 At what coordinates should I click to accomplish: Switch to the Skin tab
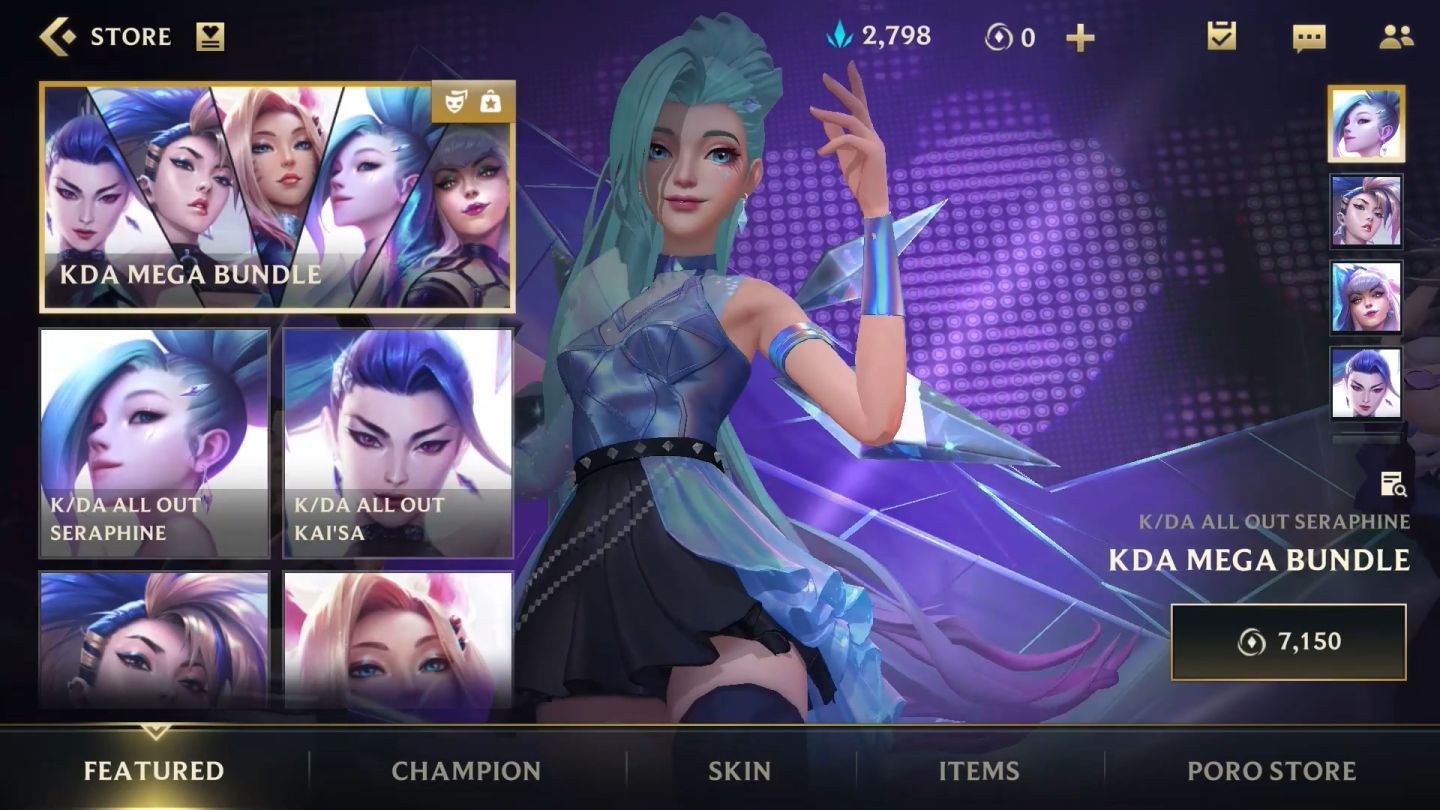click(x=739, y=771)
